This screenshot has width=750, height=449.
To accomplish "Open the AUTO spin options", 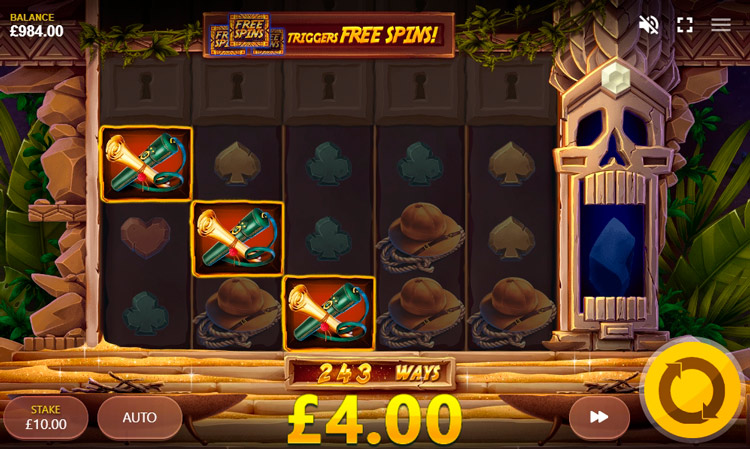I will click(140, 418).
